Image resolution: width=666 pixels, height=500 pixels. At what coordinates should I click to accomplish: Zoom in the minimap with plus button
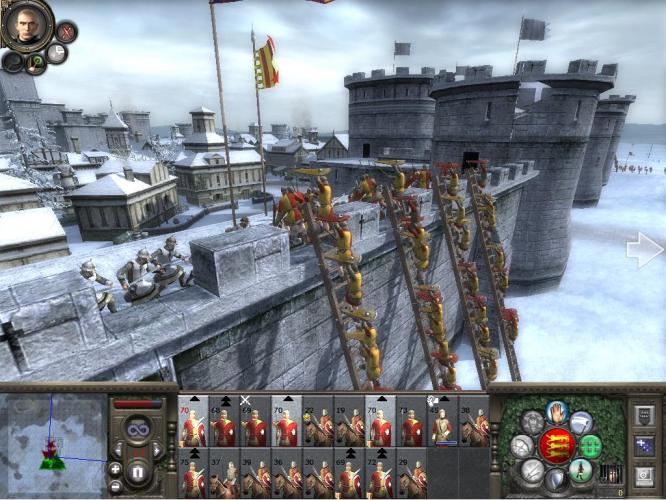[x=116, y=469]
